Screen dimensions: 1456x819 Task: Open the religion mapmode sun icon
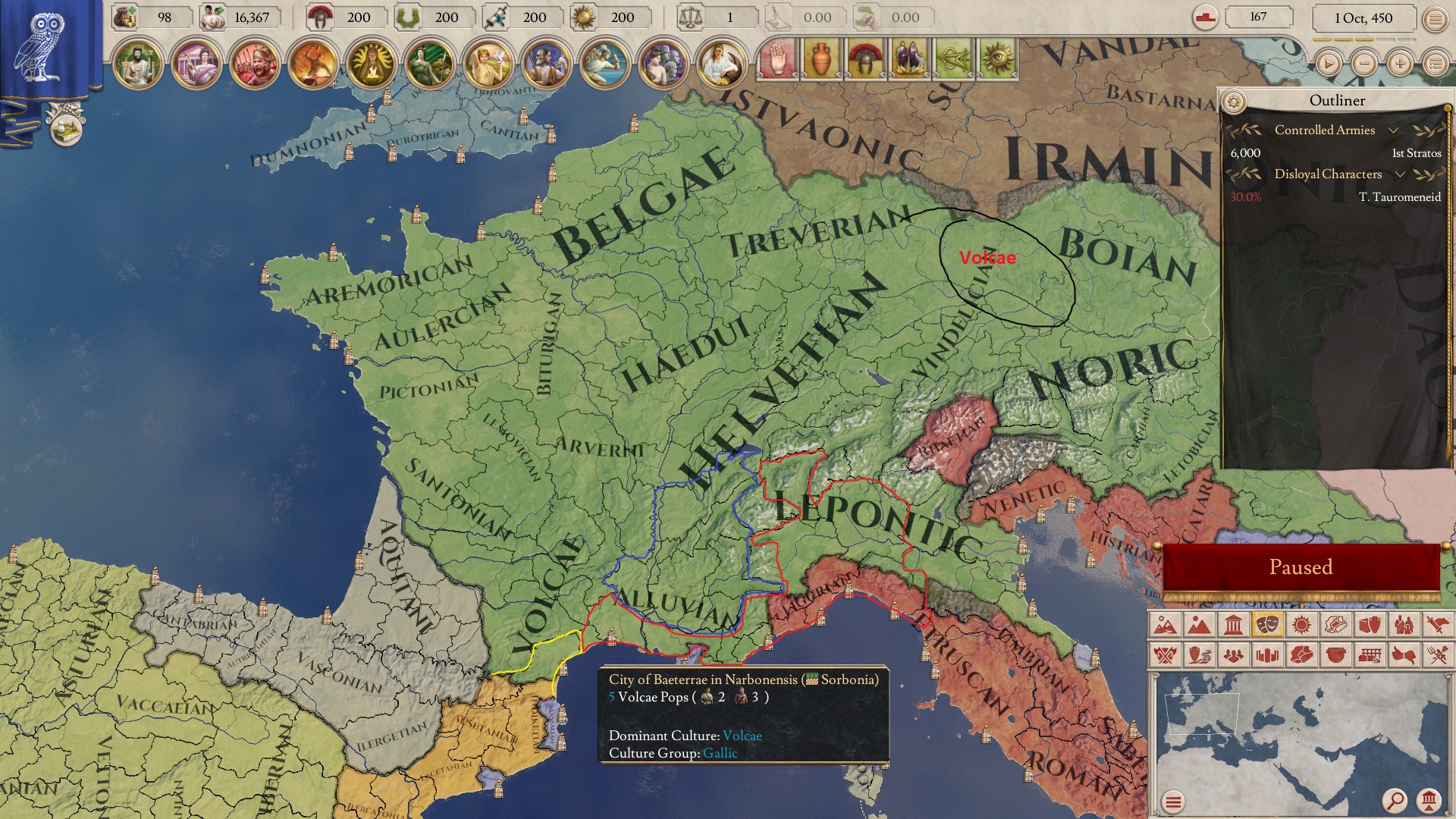coord(1301,623)
